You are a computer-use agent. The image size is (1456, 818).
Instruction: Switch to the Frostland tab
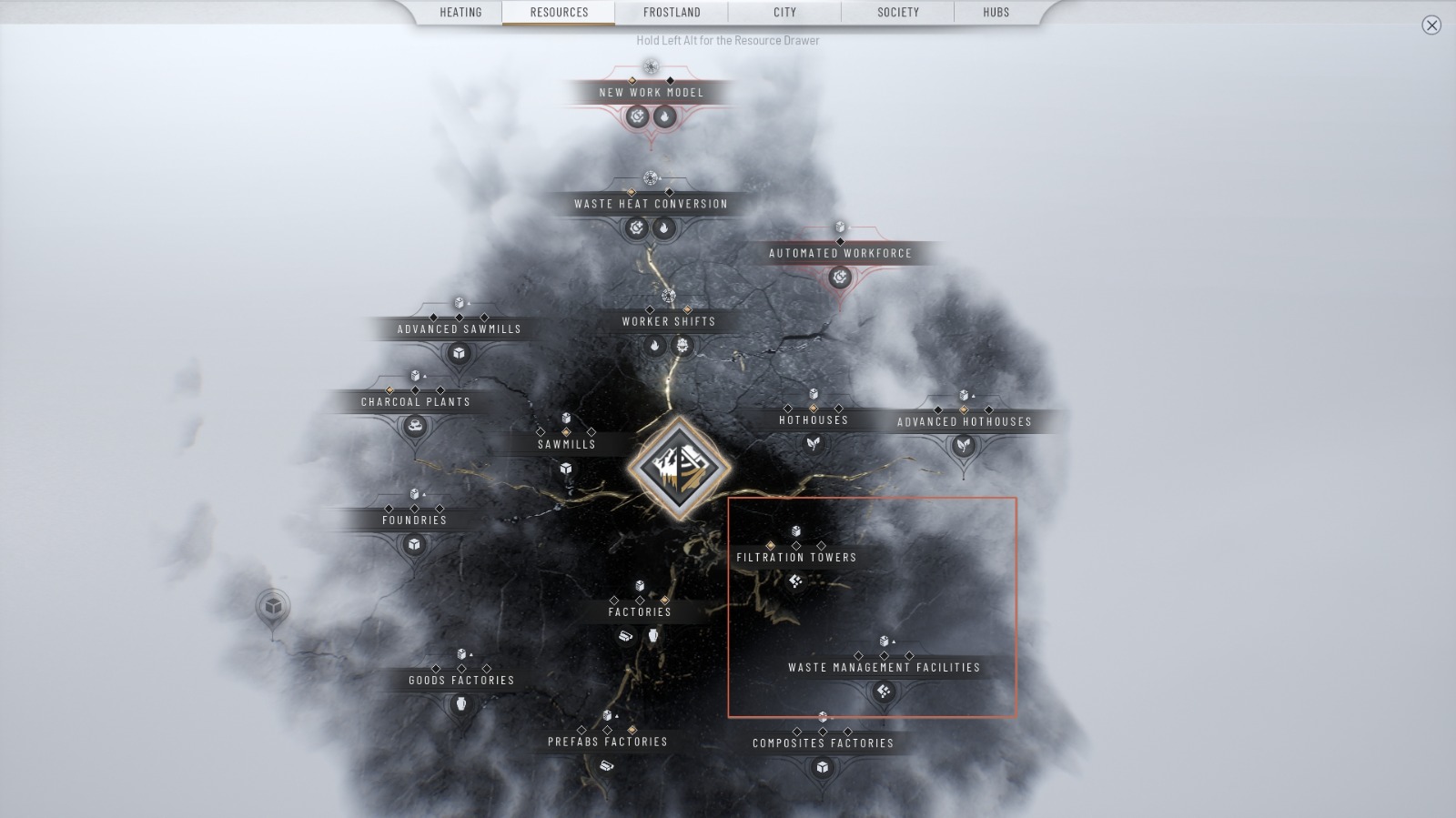click(x=672, y=12)
